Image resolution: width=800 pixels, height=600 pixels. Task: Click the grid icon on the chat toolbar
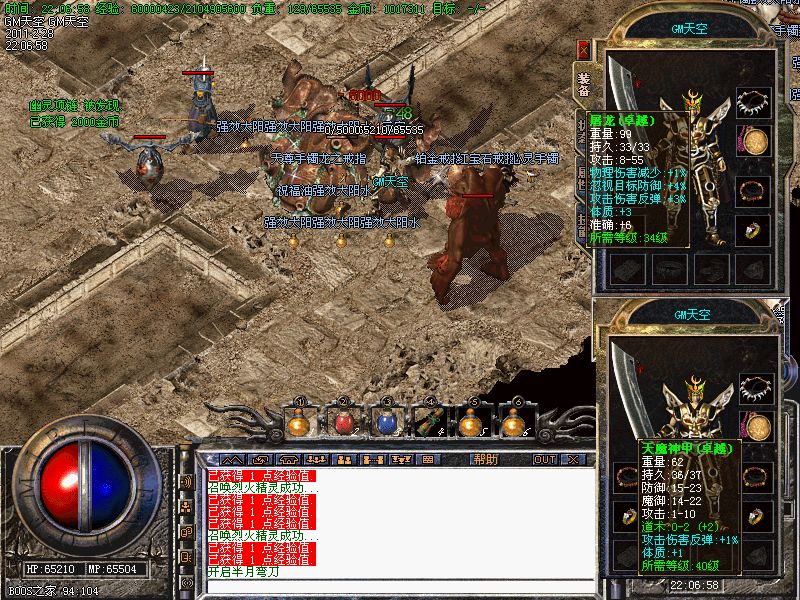pos(428,460)
